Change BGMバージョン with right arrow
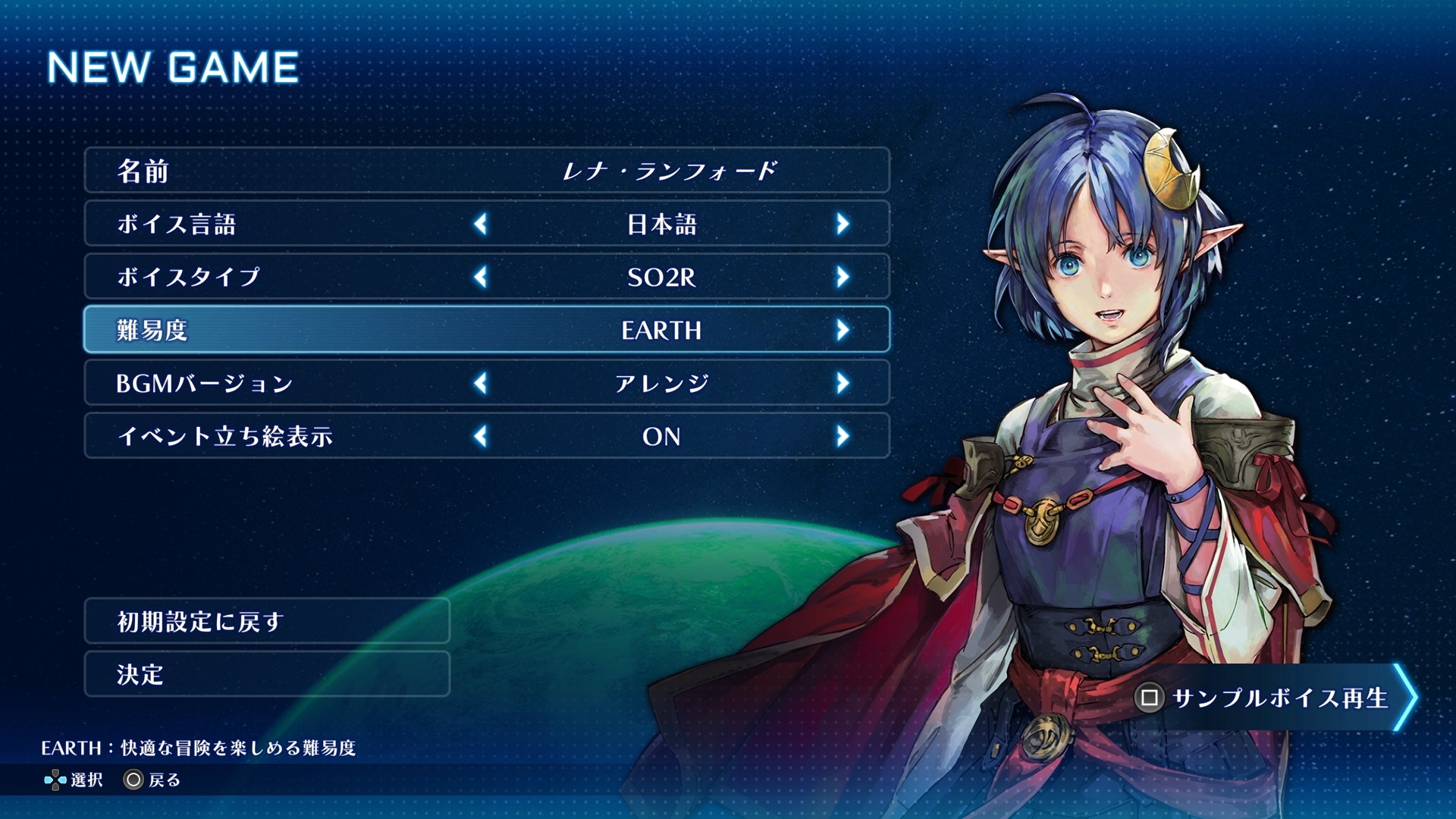The width and height of the screenshot is (1456, 819). (843, 383)
